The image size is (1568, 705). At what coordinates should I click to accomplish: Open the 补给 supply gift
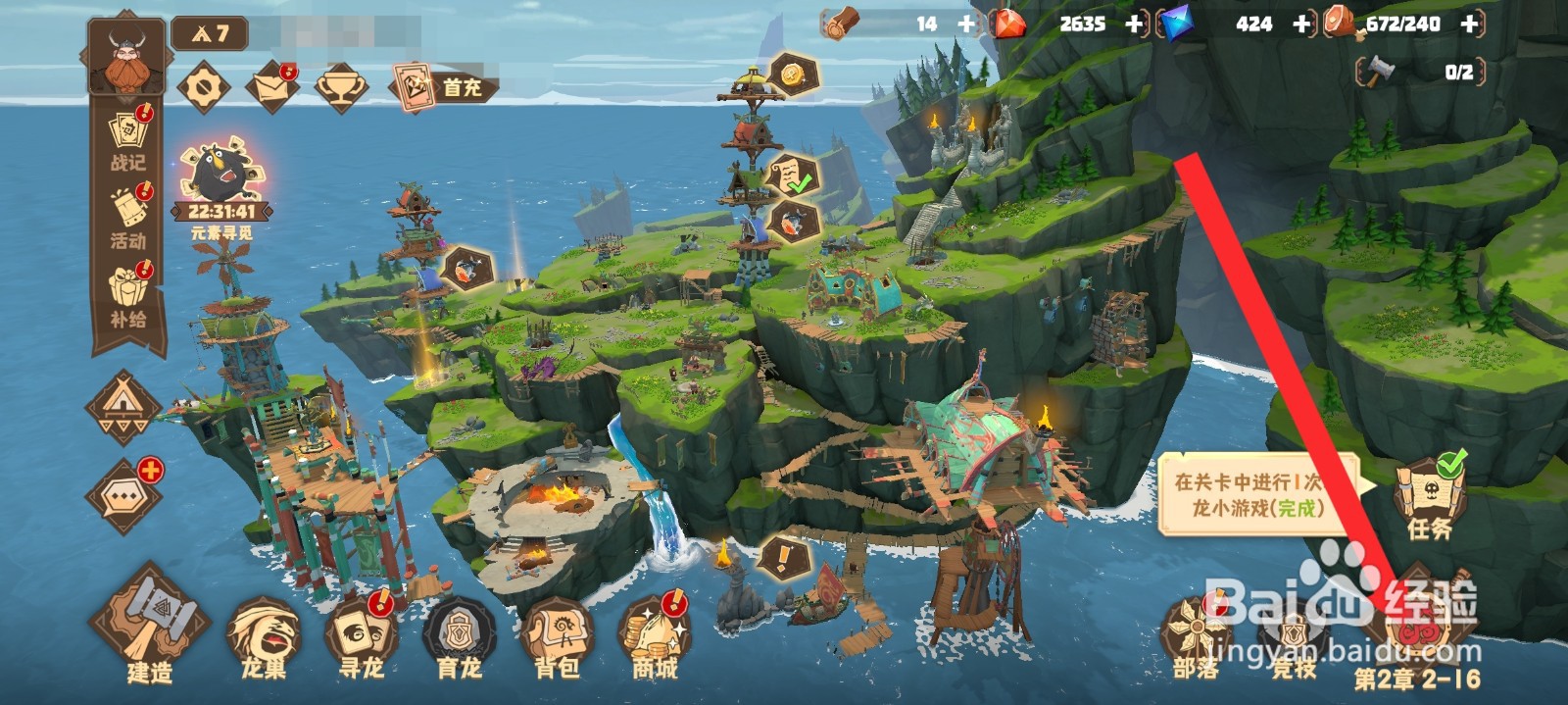(128, 294)
